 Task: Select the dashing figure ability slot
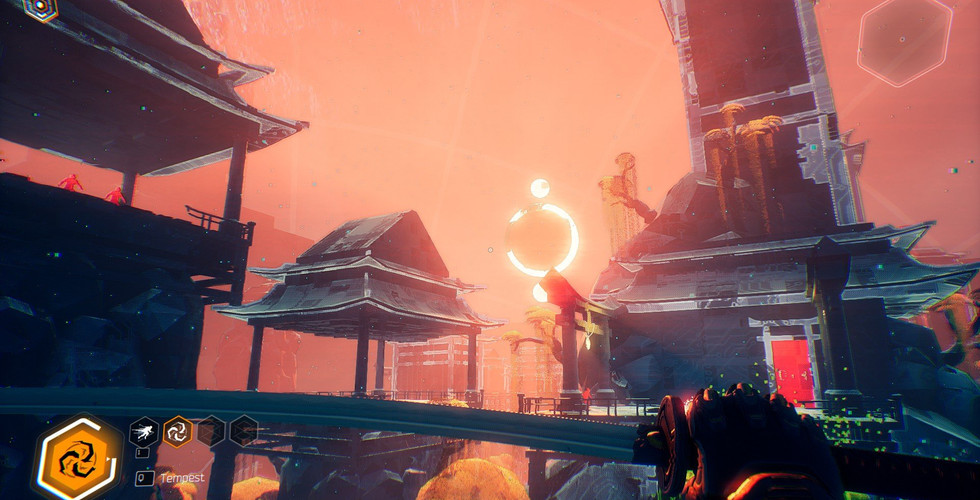click(x=144, y=431)
